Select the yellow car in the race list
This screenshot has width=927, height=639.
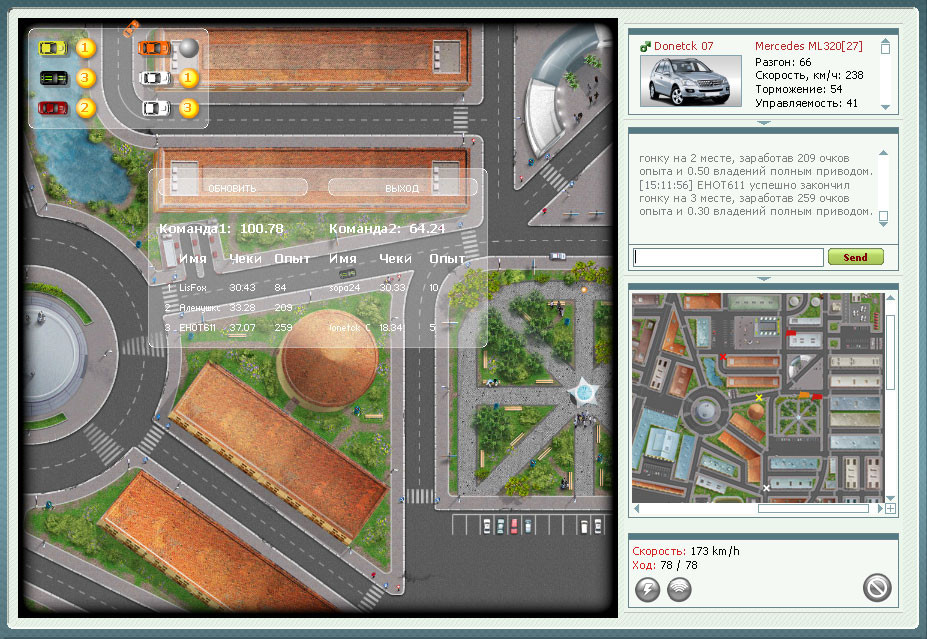(52, 47)
